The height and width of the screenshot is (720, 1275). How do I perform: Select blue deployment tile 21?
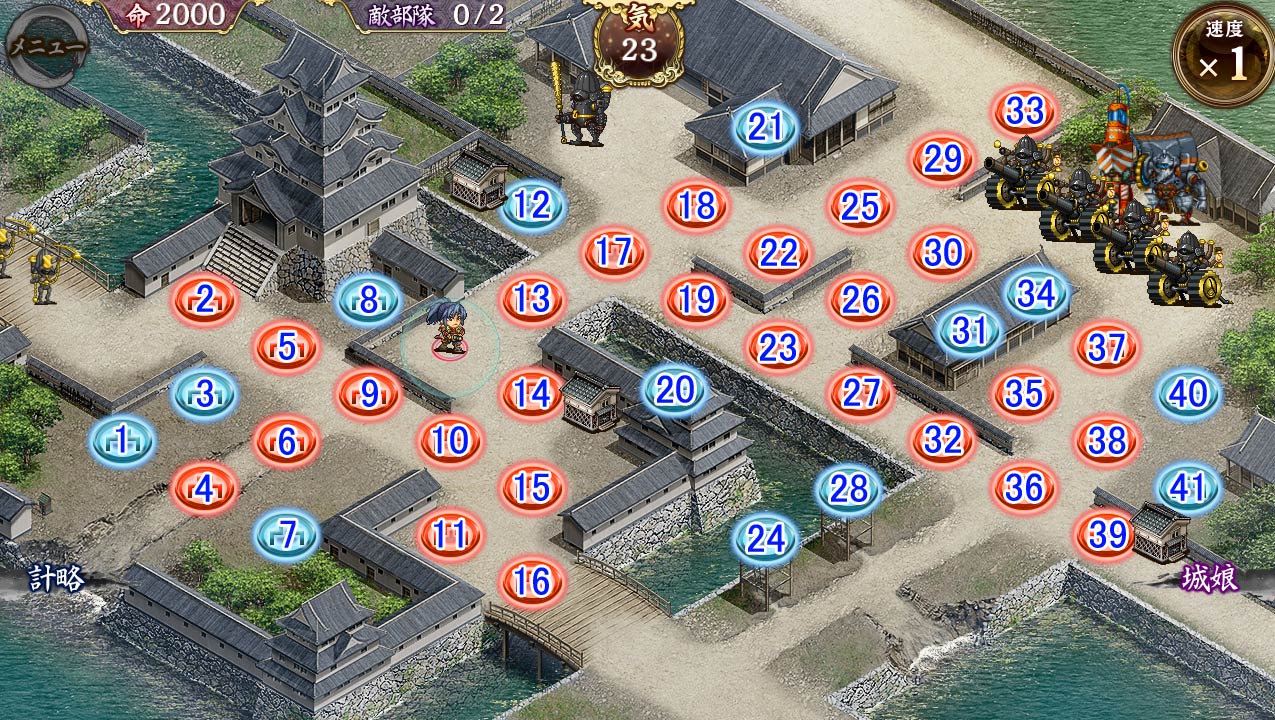(765, 127)
